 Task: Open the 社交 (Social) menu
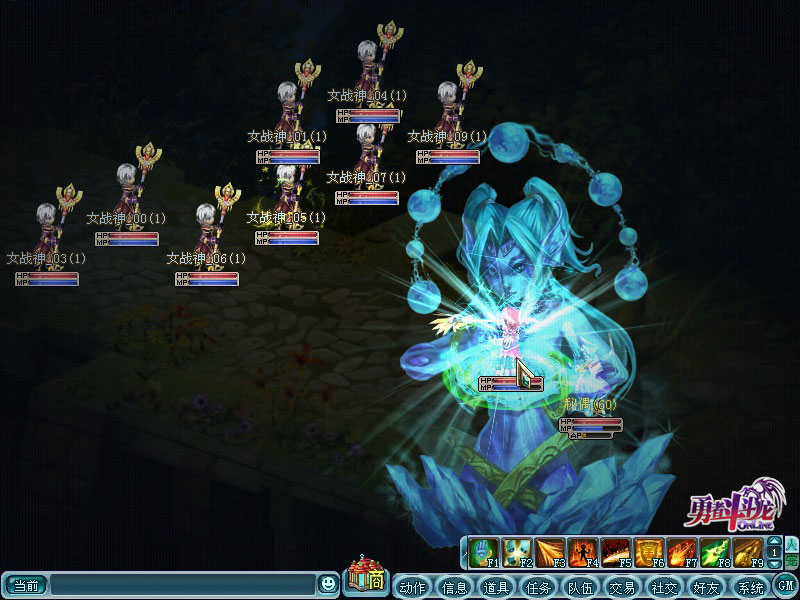665,587
